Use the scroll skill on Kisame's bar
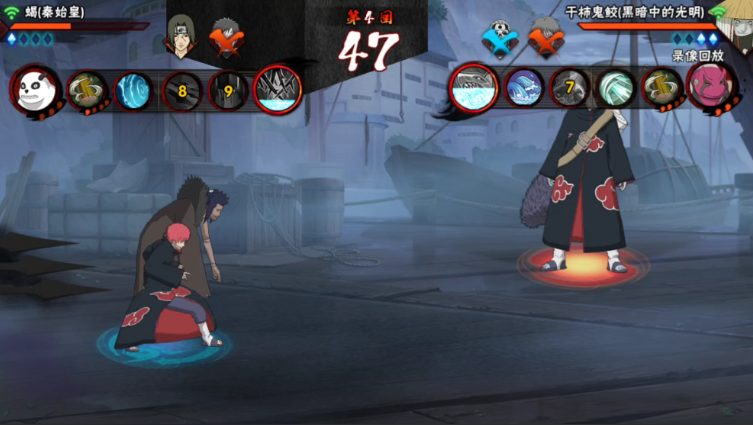753x425 pixels. coord(661,88)
